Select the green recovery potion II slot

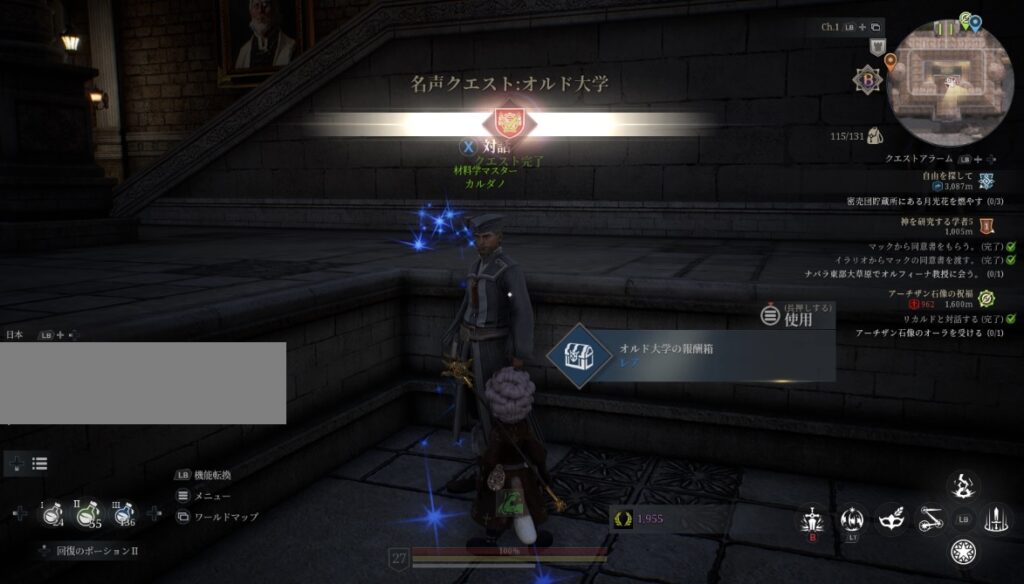click(88, 514)
